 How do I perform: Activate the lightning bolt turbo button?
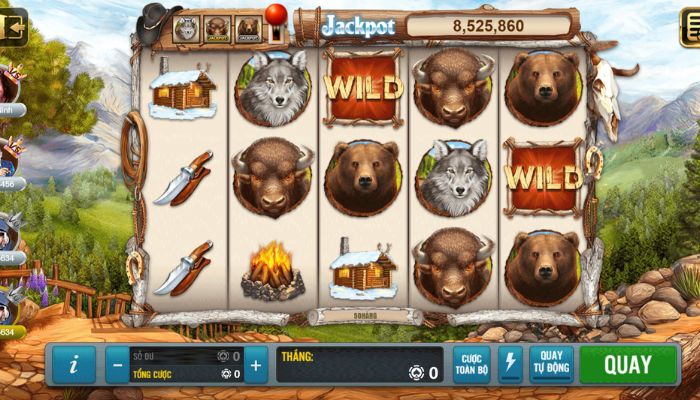click(x=510, y=365)
